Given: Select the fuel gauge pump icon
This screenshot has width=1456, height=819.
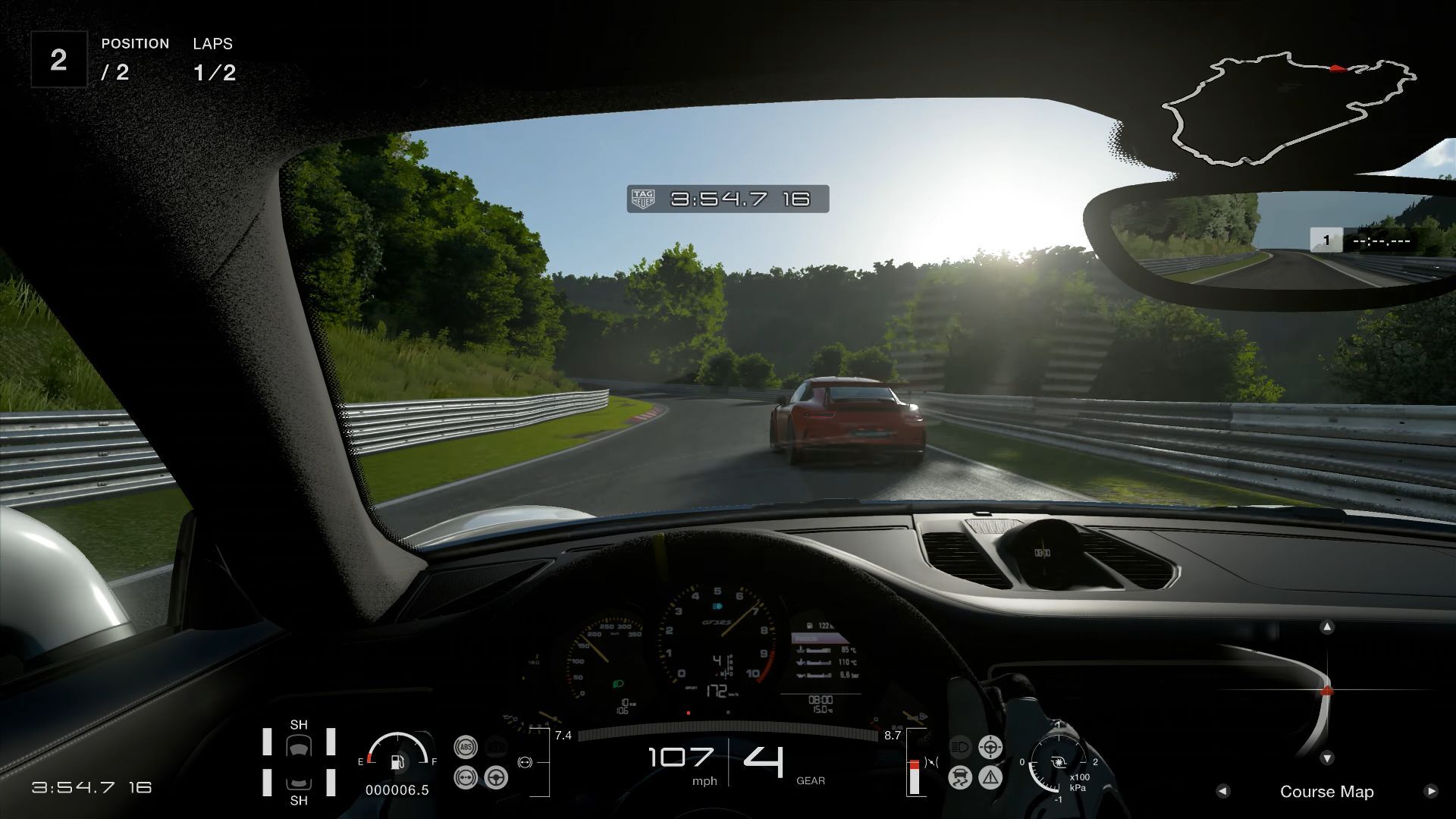Looking at the screenshot, I should click(x=397, y=761).
